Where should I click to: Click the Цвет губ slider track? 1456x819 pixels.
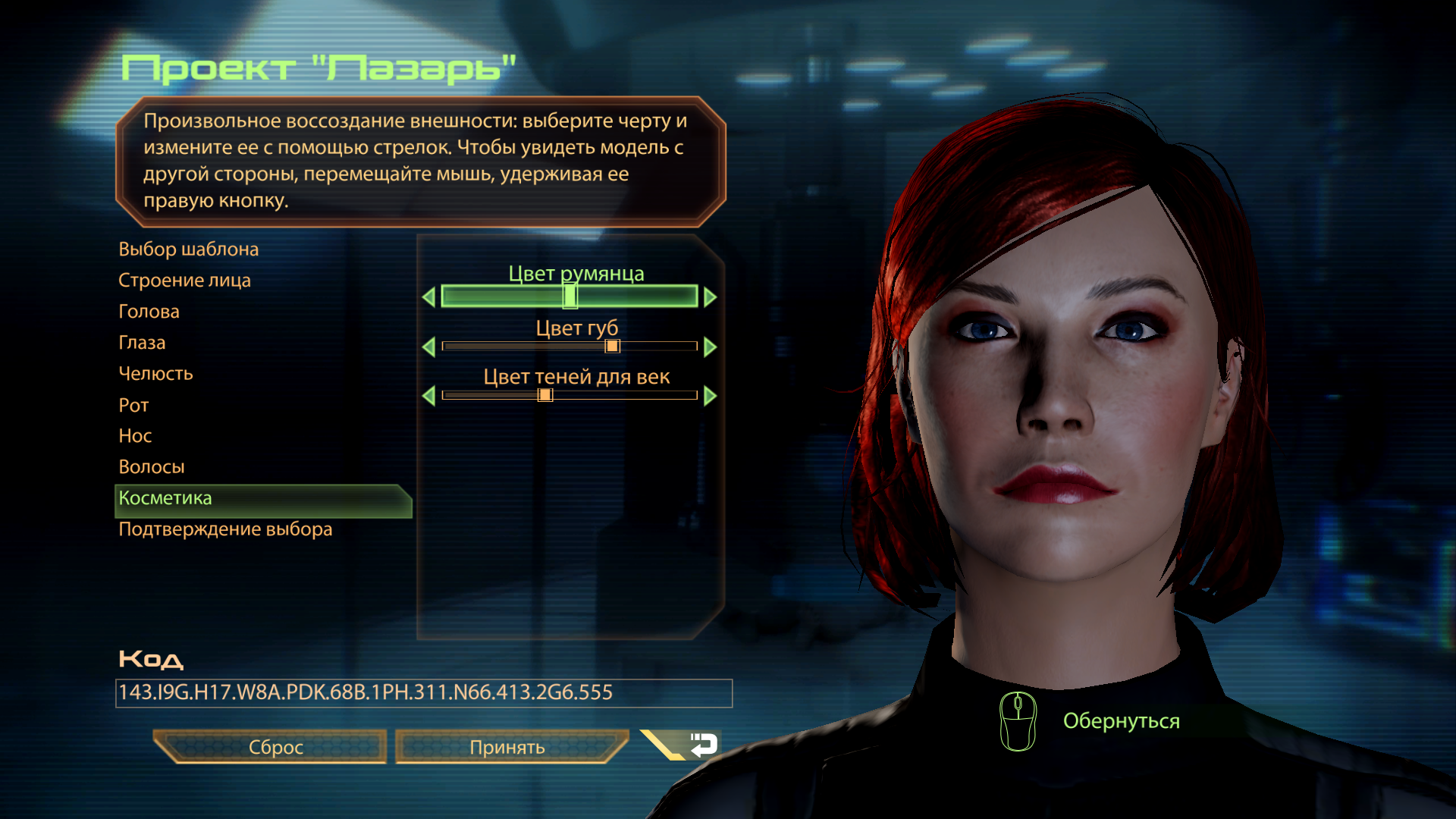(569, 347)
